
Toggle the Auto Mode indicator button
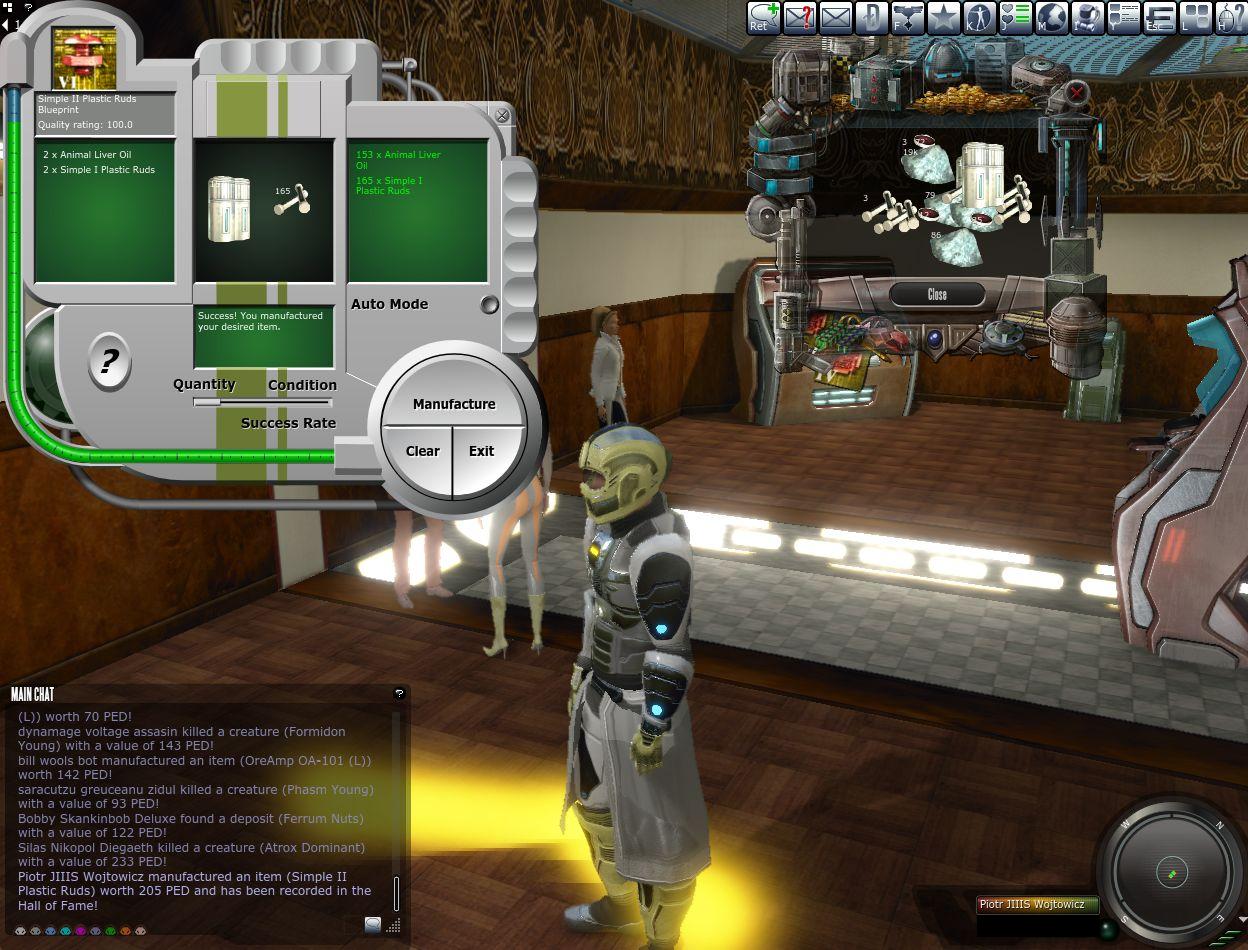[489, 305]
